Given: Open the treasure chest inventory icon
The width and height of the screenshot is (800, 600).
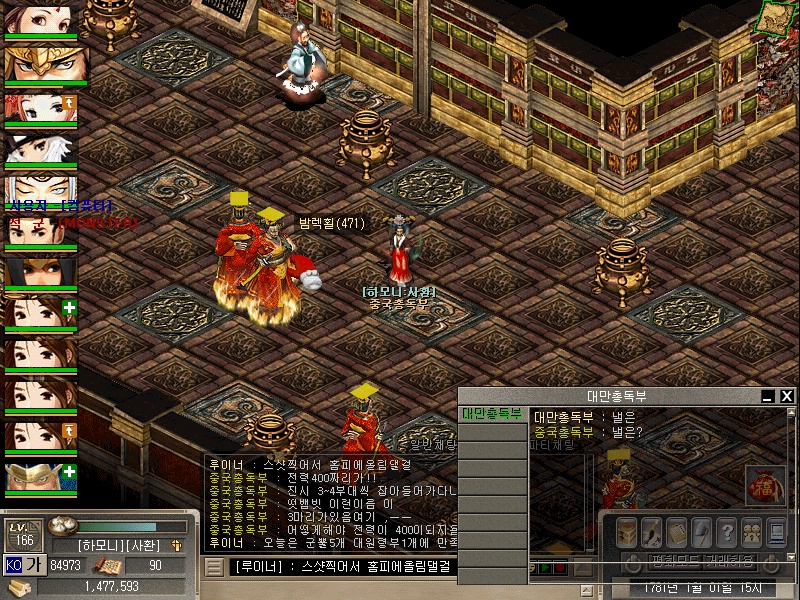Looking at the screenshot, I should pos(626,532).
